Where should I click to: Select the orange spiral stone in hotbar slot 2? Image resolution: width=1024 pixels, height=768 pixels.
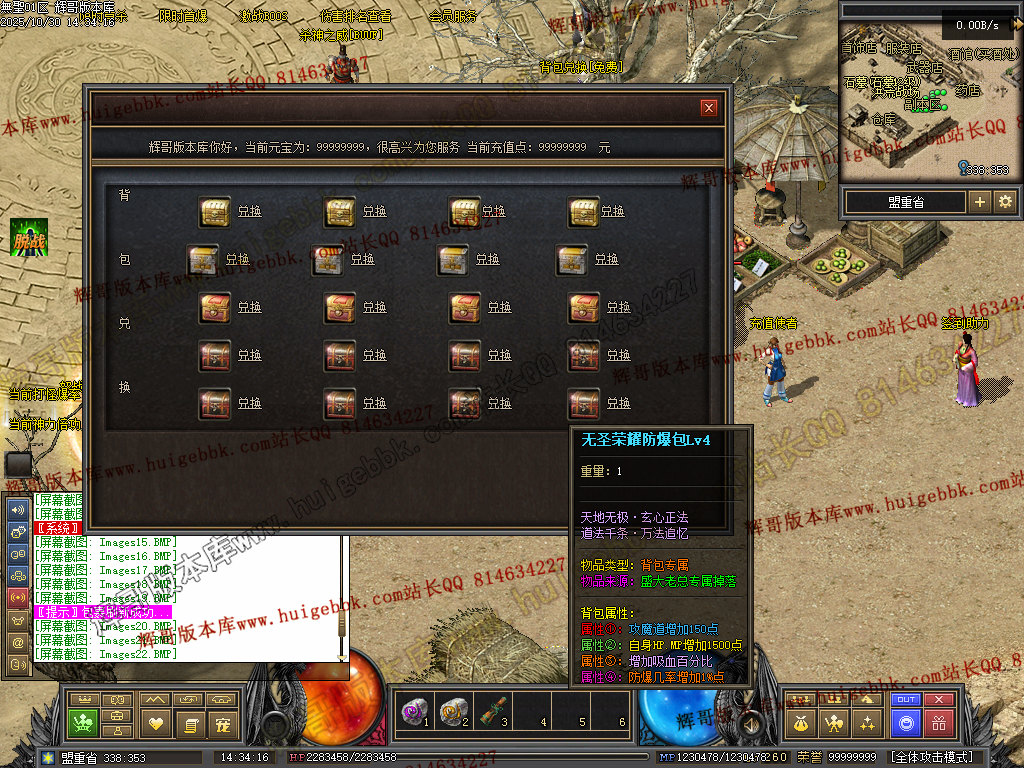coord(452,711)
